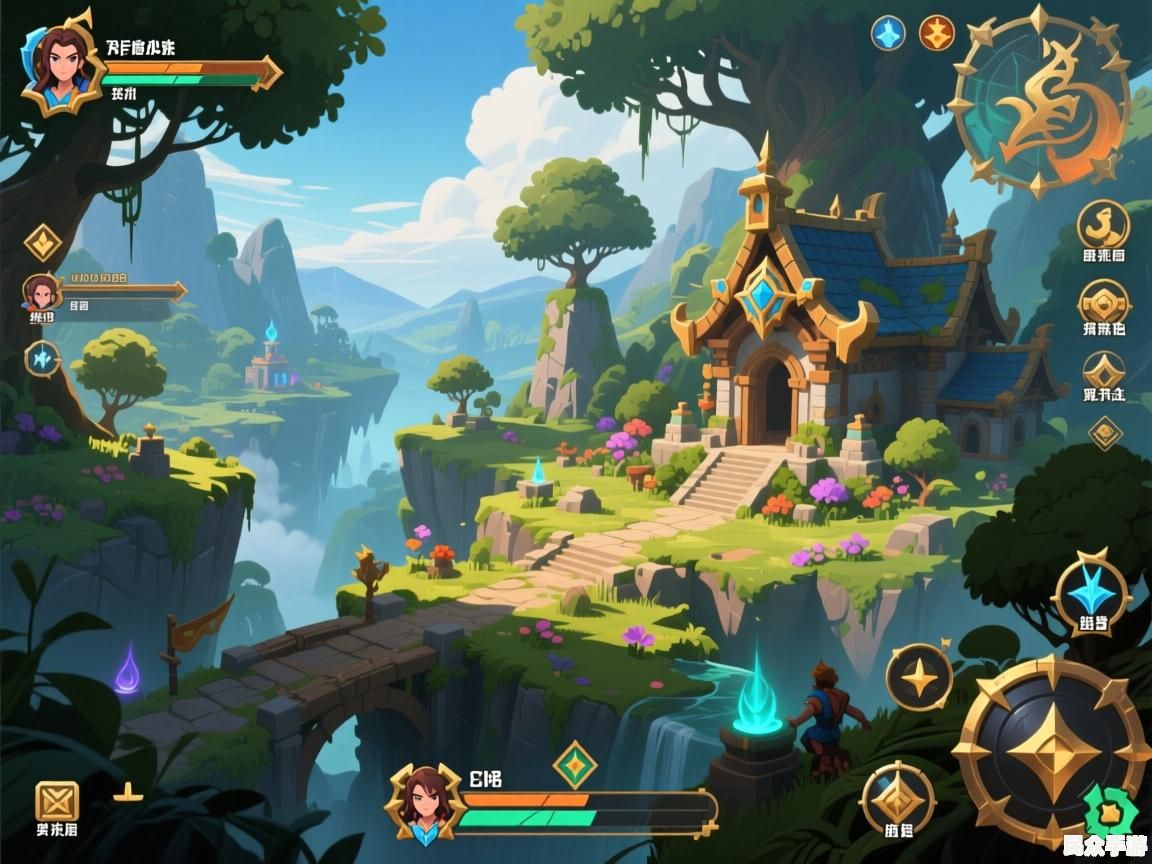The image size is (1152, 864).
Task: Choose the round hollow diamond menu button
Action: pyautogui.click(x=1104, y=371)
